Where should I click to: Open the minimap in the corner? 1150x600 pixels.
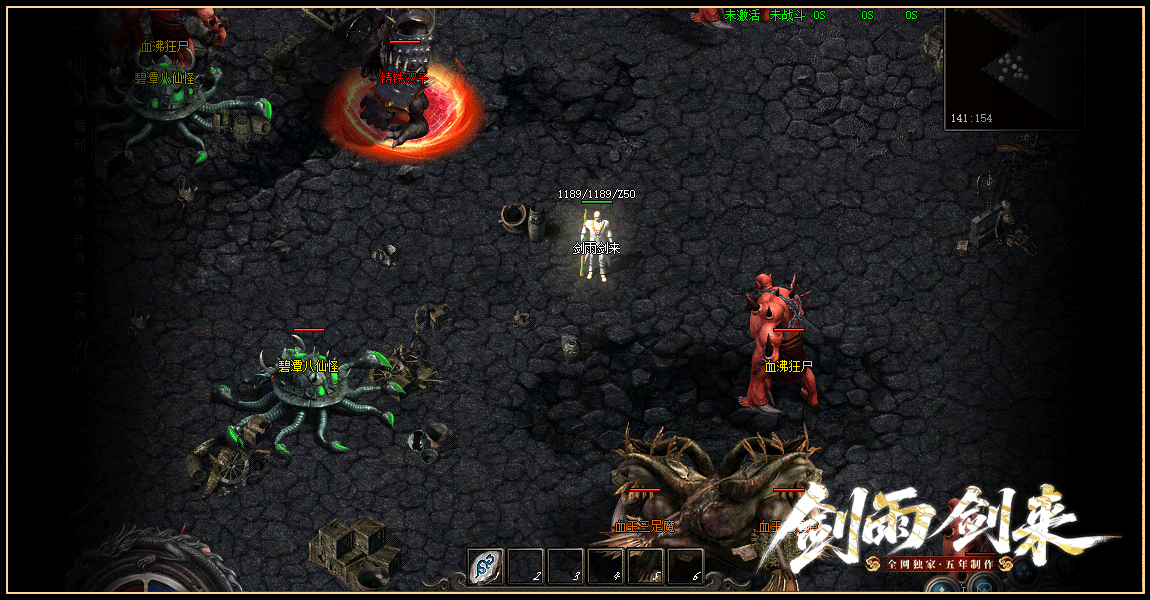click(x=1014, y=69)
